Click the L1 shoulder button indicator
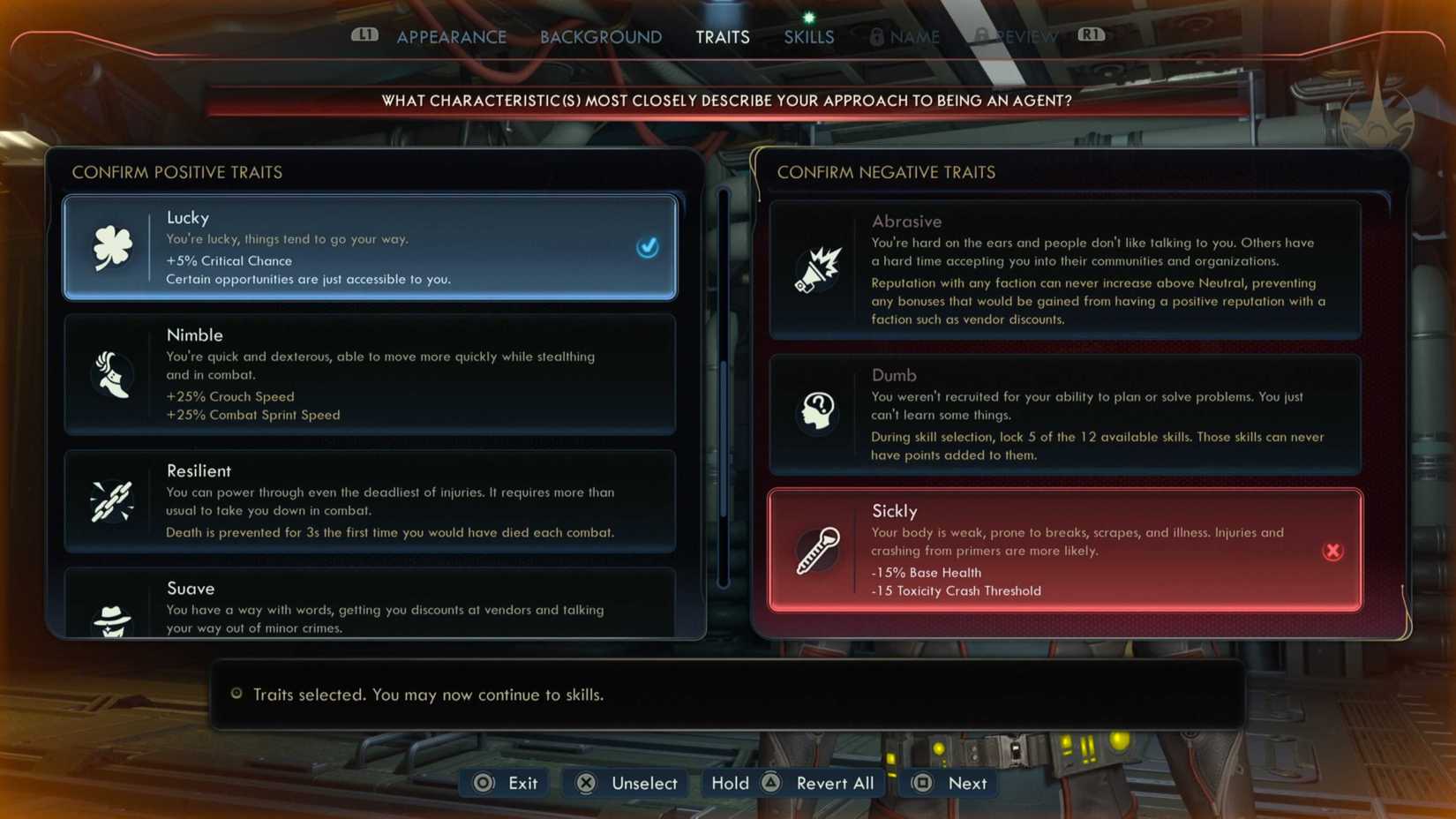The image size is (1456, 819). tap(364, 36)
